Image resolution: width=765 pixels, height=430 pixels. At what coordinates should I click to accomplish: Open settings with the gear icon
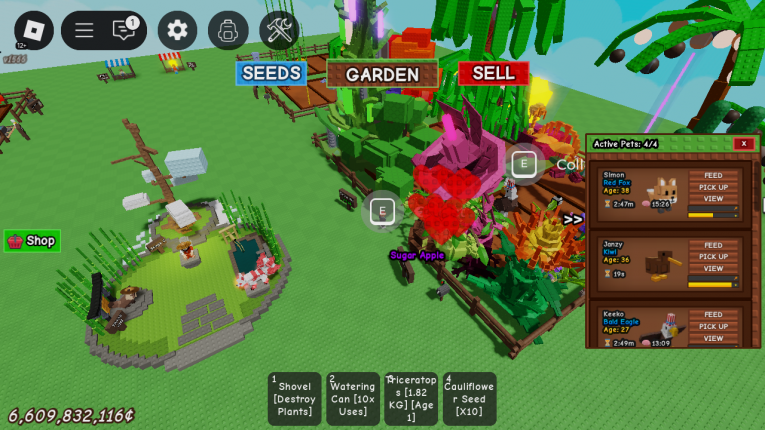[x=177, y=30]
